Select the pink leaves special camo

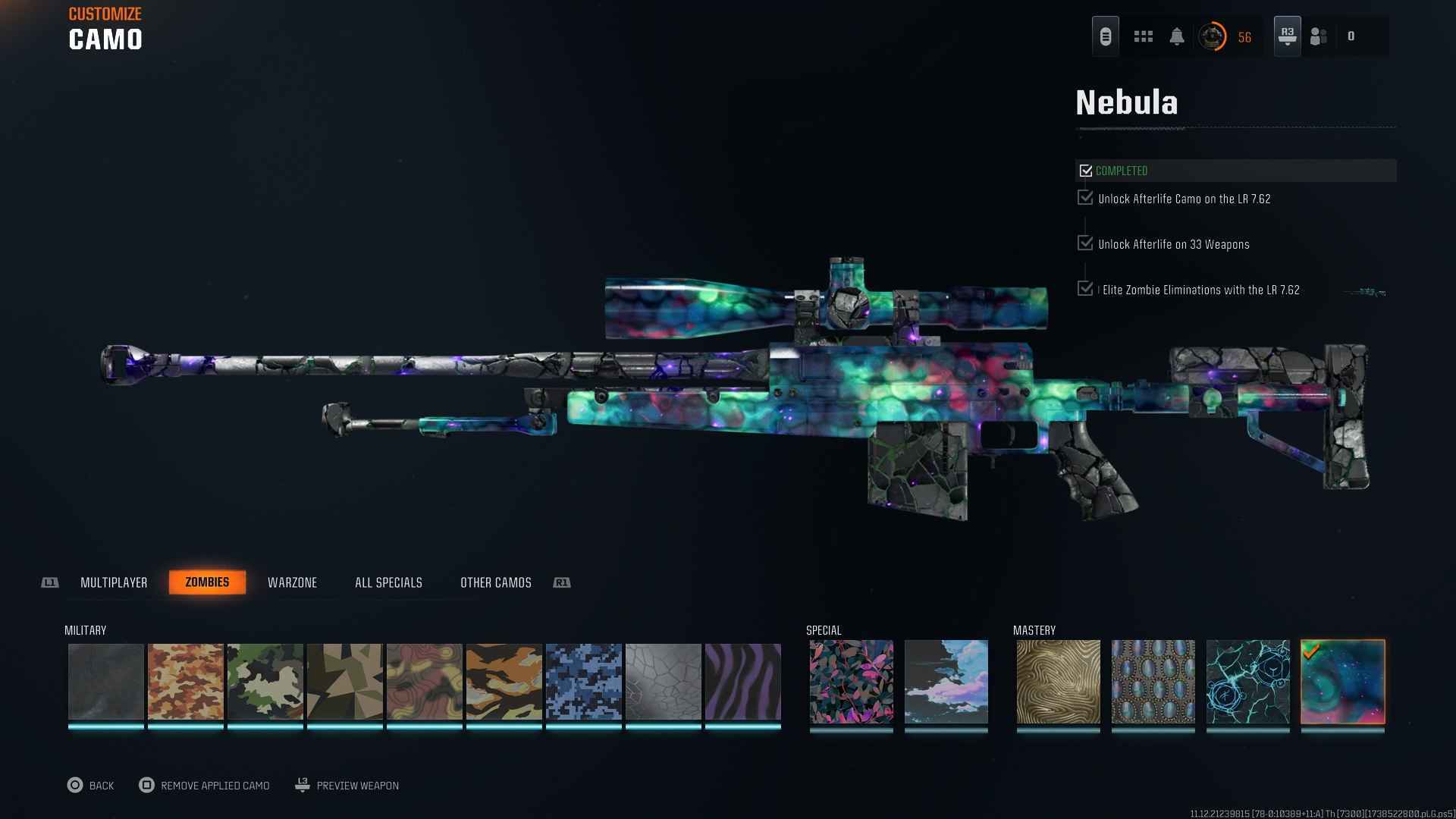(x=851, y=682)
